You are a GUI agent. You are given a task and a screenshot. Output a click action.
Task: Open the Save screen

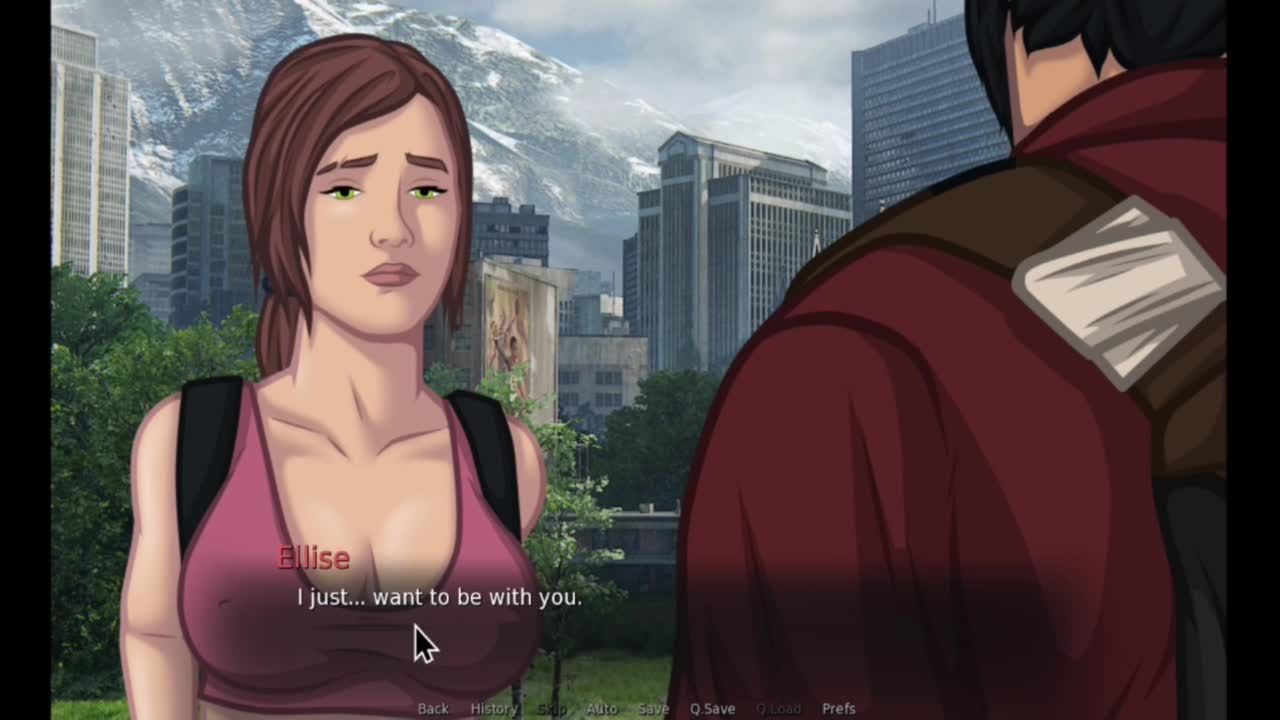pyautogui.click(x=653, y=708)
